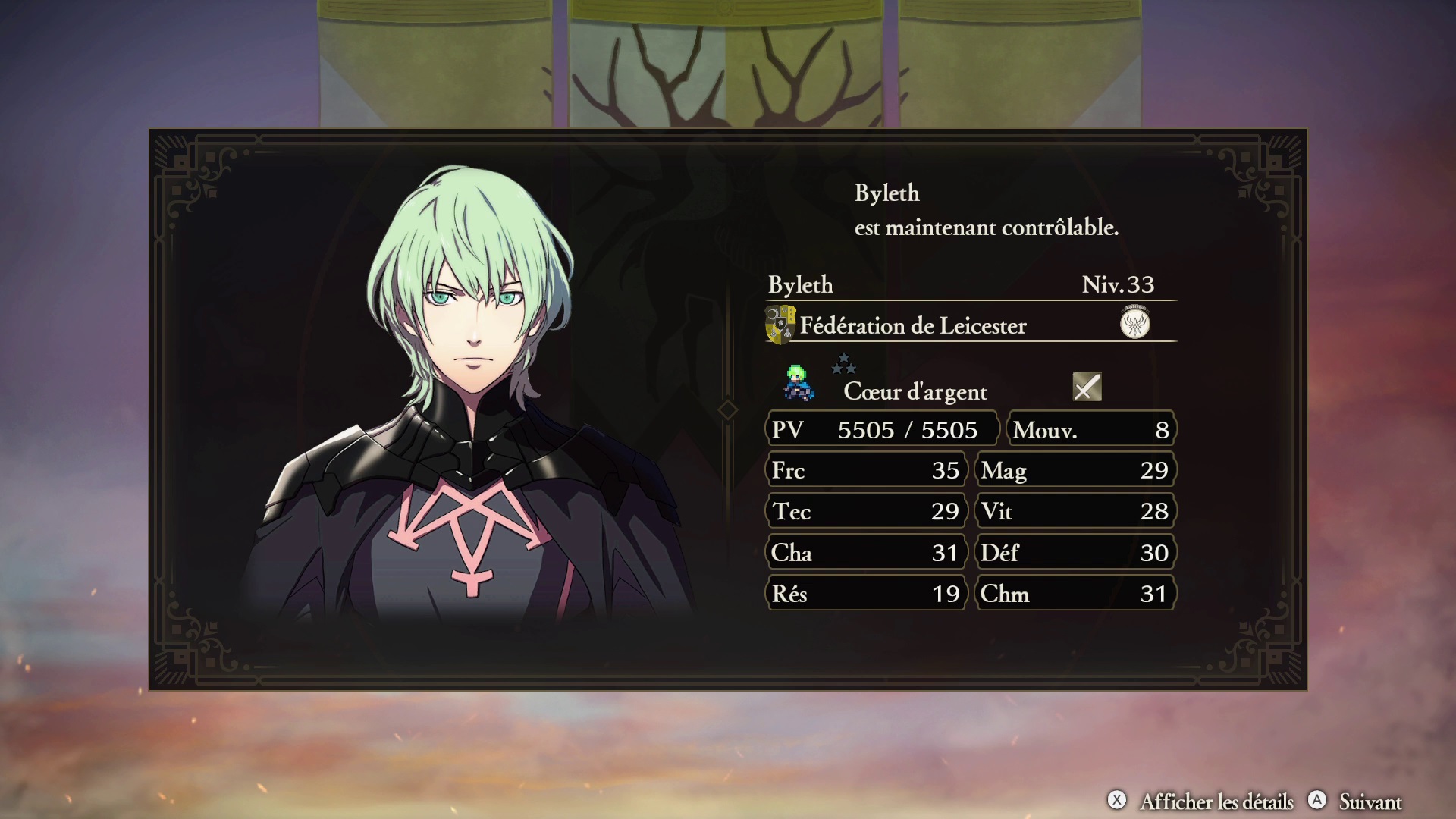This screenshot has width=1456, height=819.
Task: Select the Frc 35 stat box
Action: pyautogui.click(x=864, y=470)
